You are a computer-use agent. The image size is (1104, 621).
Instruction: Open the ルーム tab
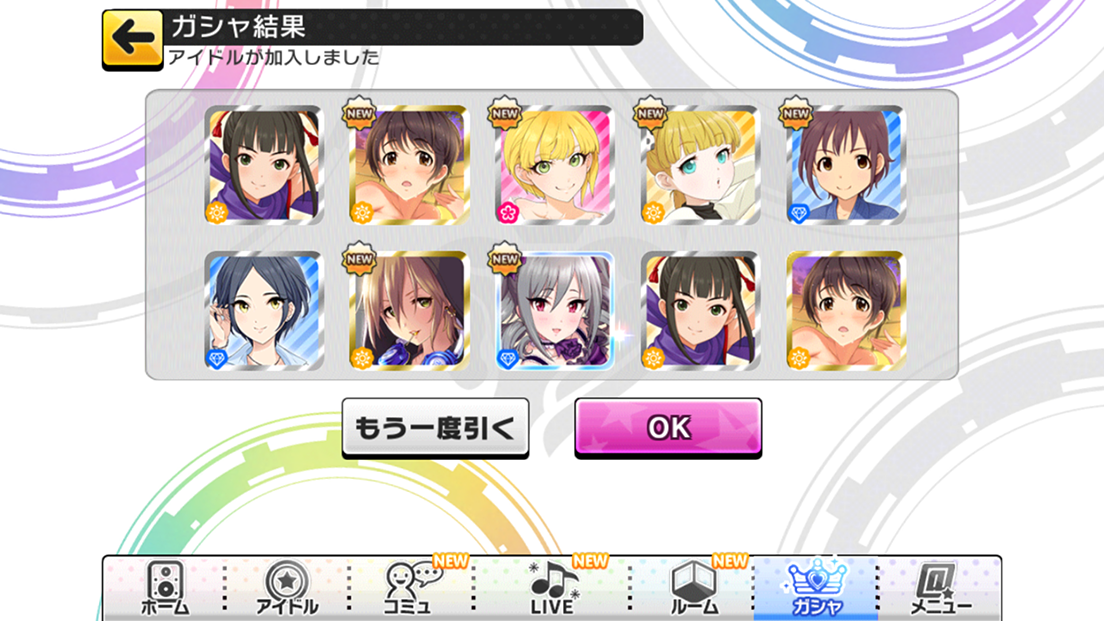[x=692, y=587]
